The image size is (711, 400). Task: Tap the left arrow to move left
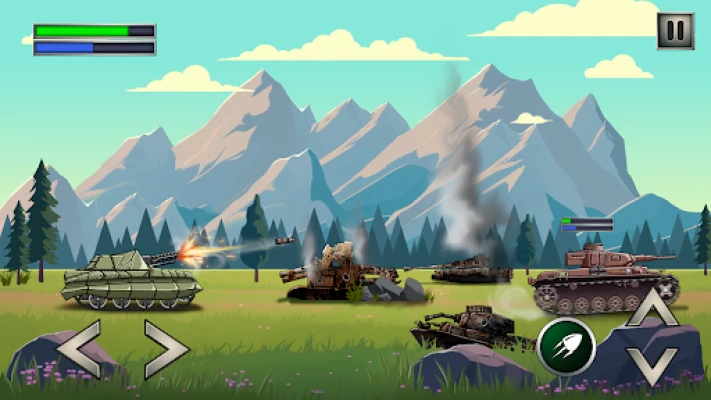click(78, 348)
